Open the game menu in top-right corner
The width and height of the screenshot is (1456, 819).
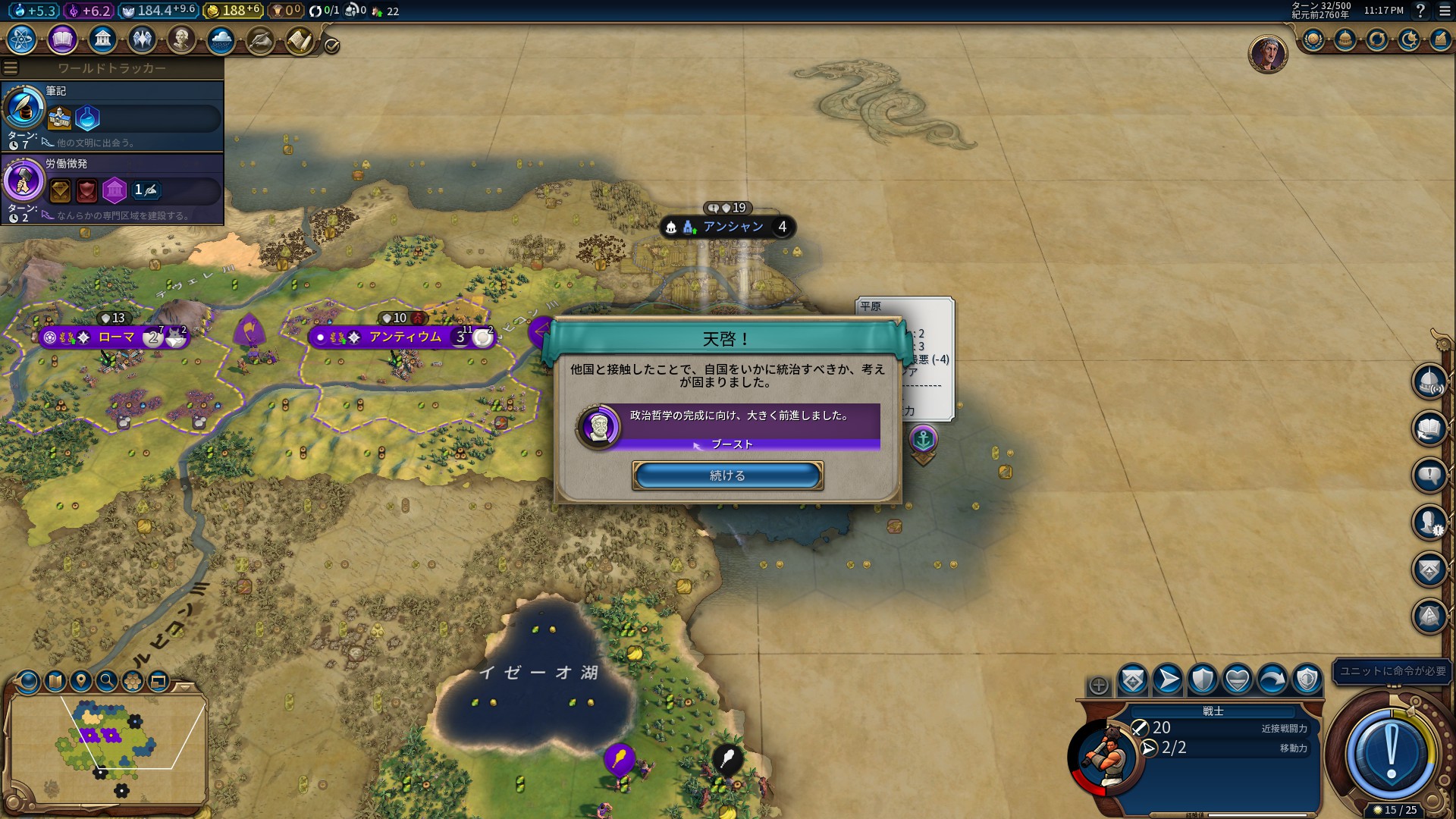click(x=1445, y=11)
